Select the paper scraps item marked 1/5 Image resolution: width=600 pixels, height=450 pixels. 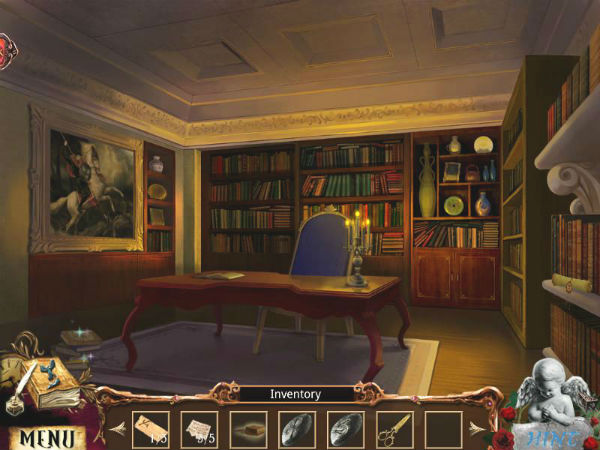click(x=152, y=429)
